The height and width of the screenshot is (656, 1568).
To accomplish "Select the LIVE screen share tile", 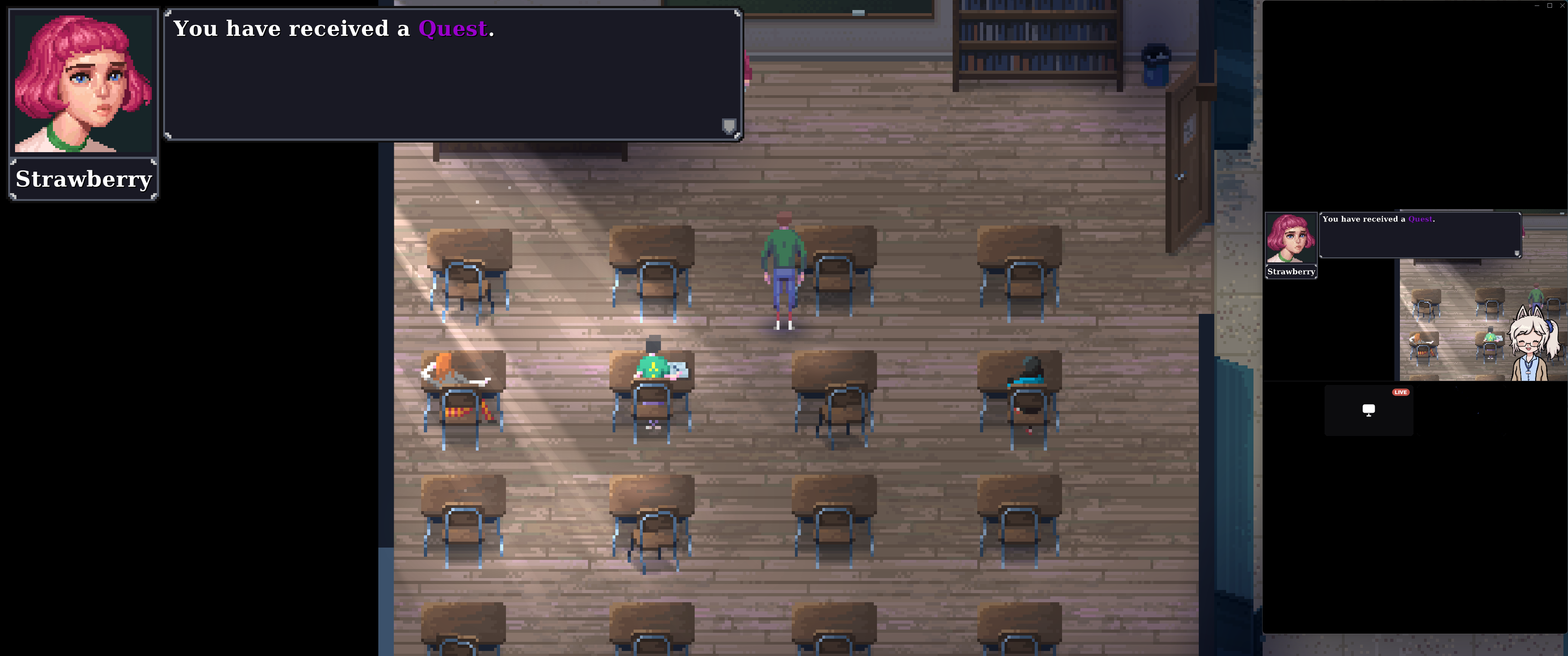I will point(1368,410).
